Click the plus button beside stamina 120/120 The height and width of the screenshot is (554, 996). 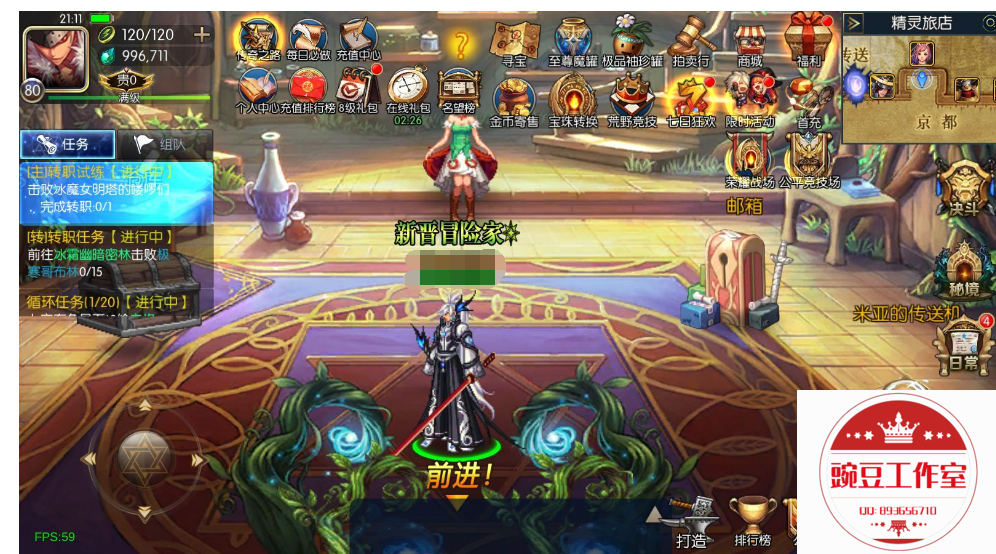tap(202, 34)
